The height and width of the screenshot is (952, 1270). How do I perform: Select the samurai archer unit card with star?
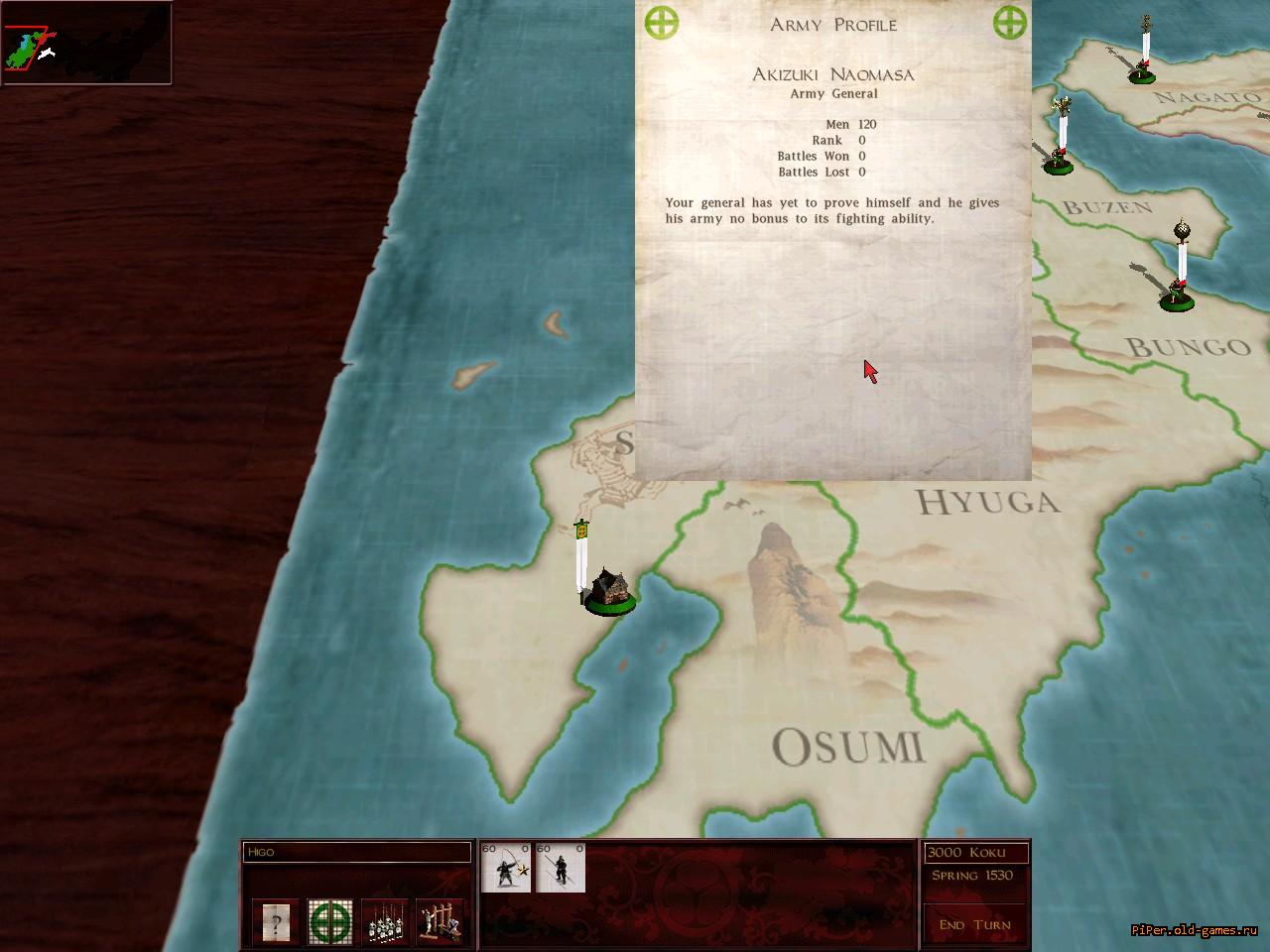(x=506, y=868)
